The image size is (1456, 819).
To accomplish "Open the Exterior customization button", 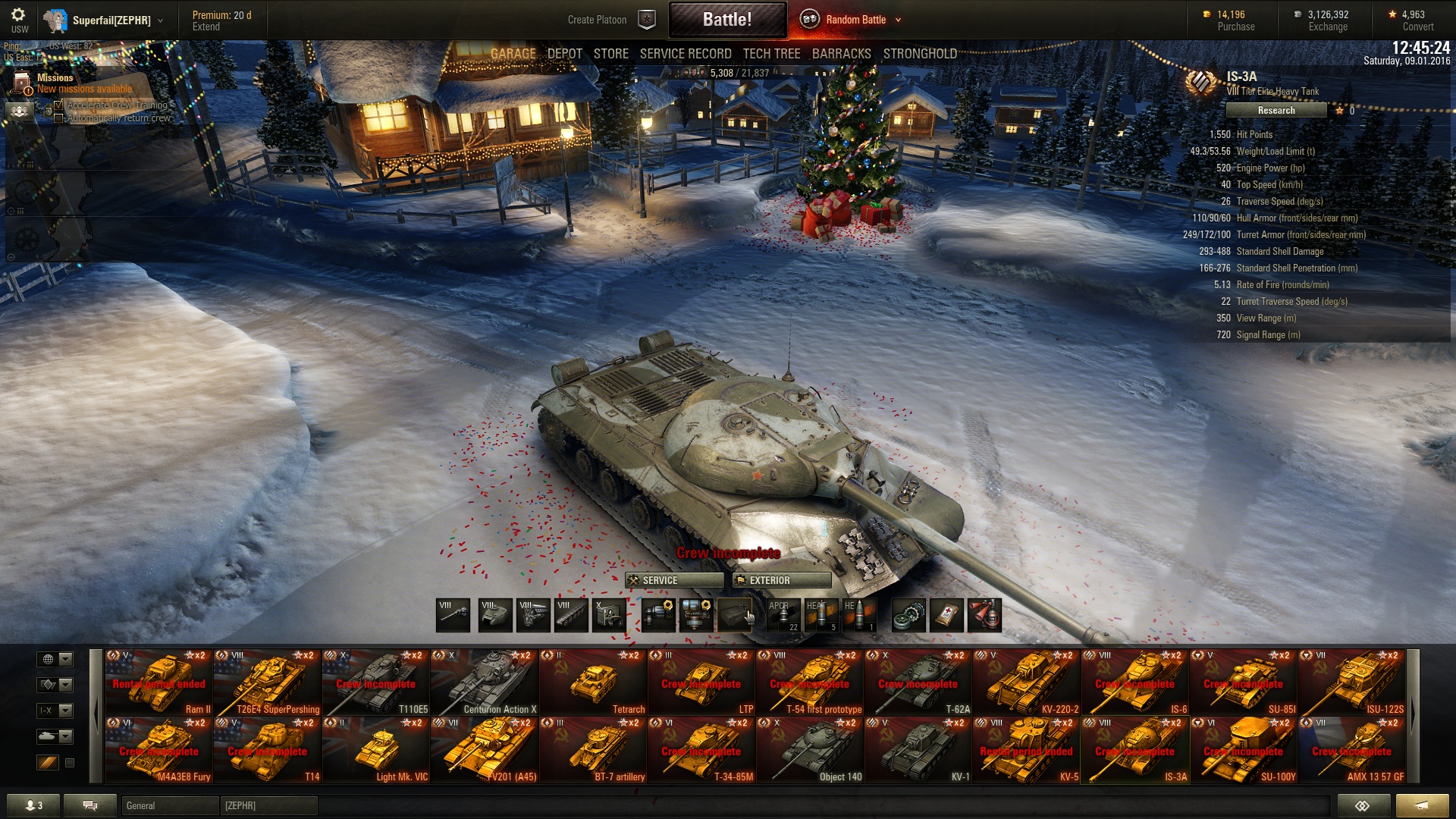I will [x=781, y=580].
